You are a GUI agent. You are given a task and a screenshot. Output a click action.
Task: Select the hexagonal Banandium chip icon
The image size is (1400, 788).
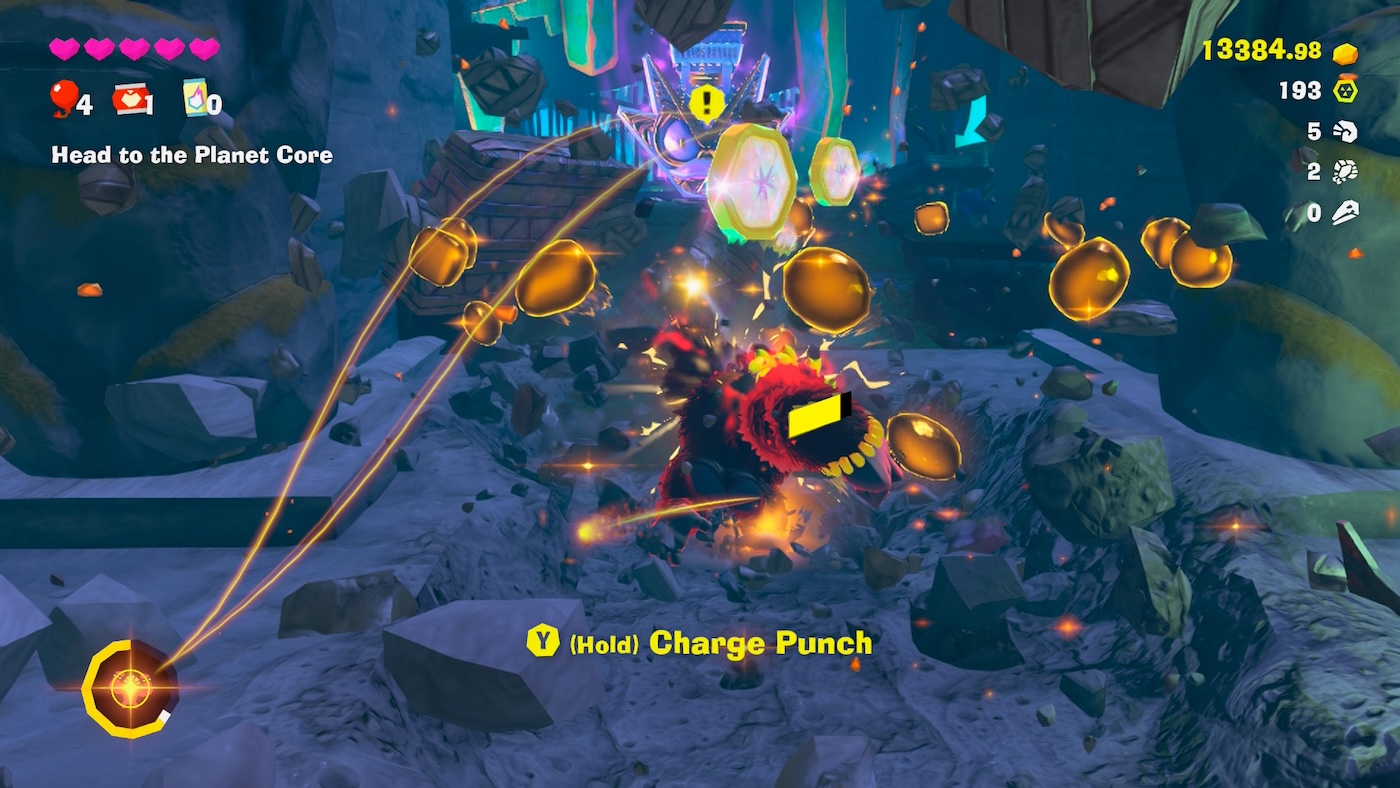[x=1346, y=91]
